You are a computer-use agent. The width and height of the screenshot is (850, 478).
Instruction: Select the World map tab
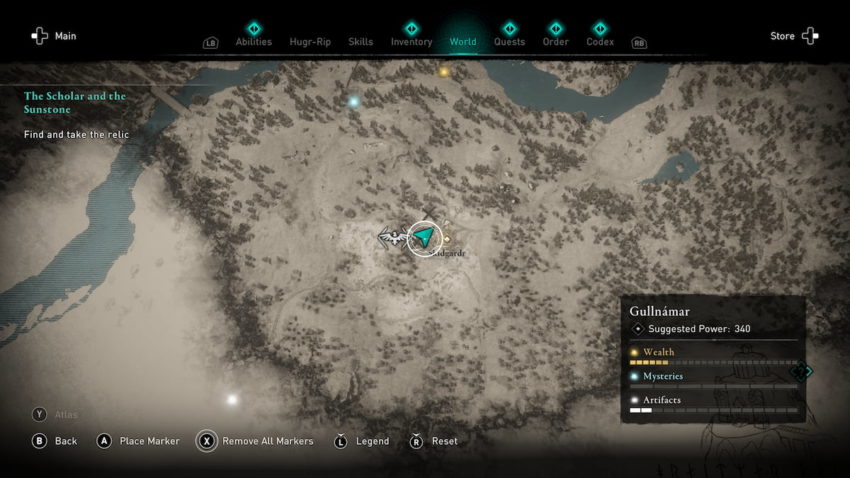(x=463, y=41)
